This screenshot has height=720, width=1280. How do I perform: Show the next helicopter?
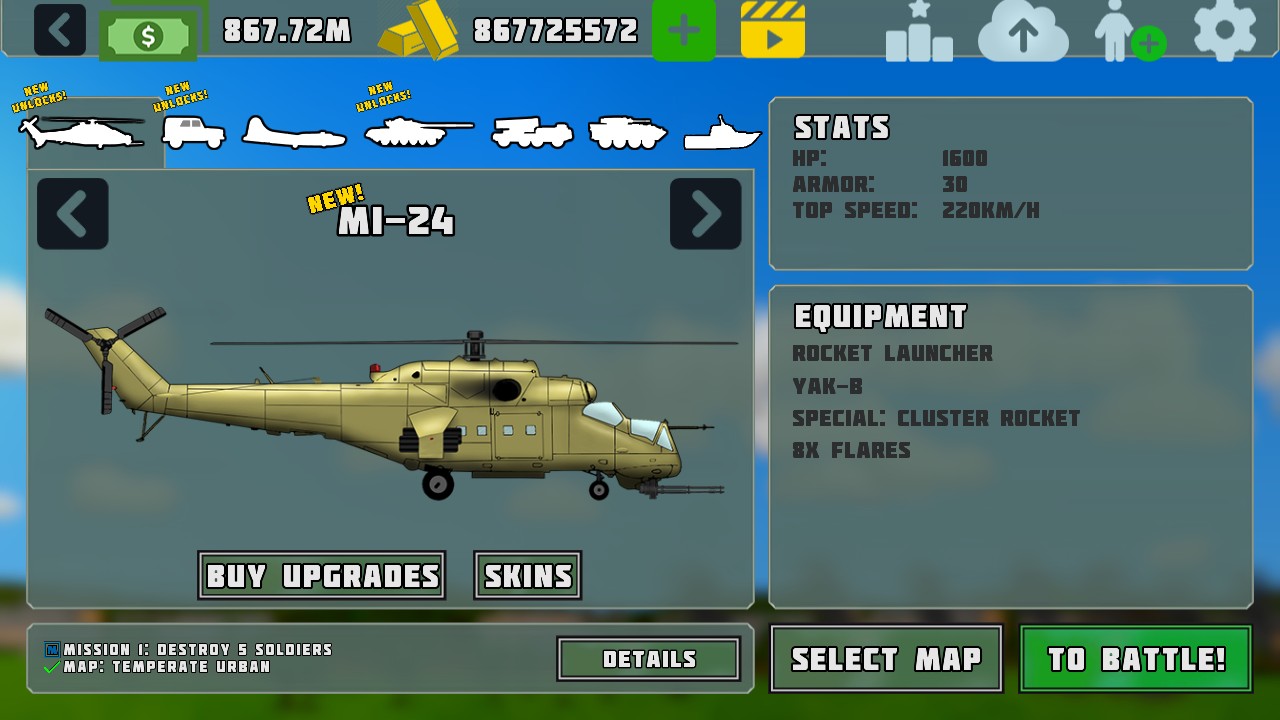pyautogui.click(x=705, y=213)
